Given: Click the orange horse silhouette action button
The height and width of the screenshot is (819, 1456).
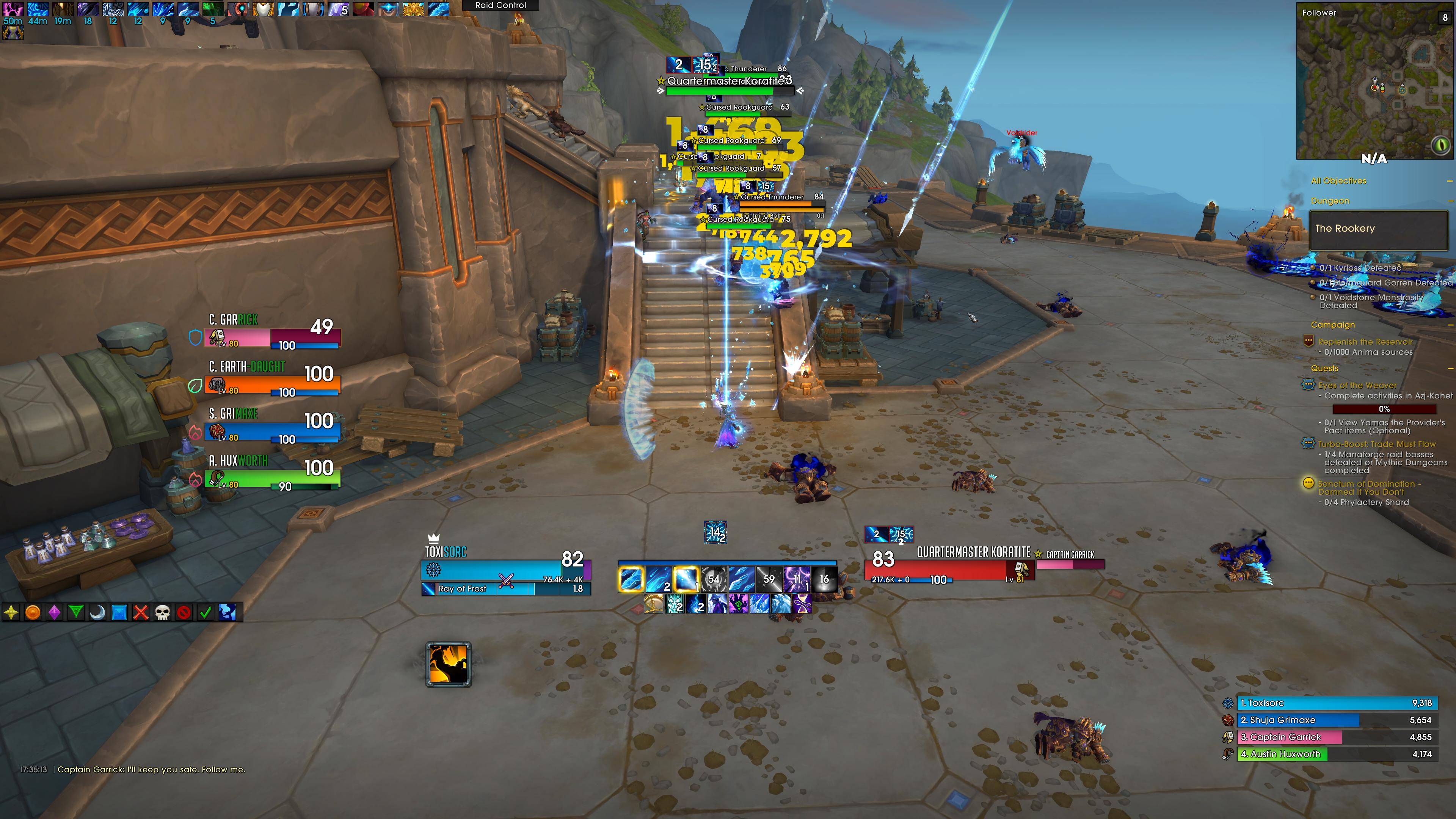Looking at the screenshot, I should [x=448, y=664].
